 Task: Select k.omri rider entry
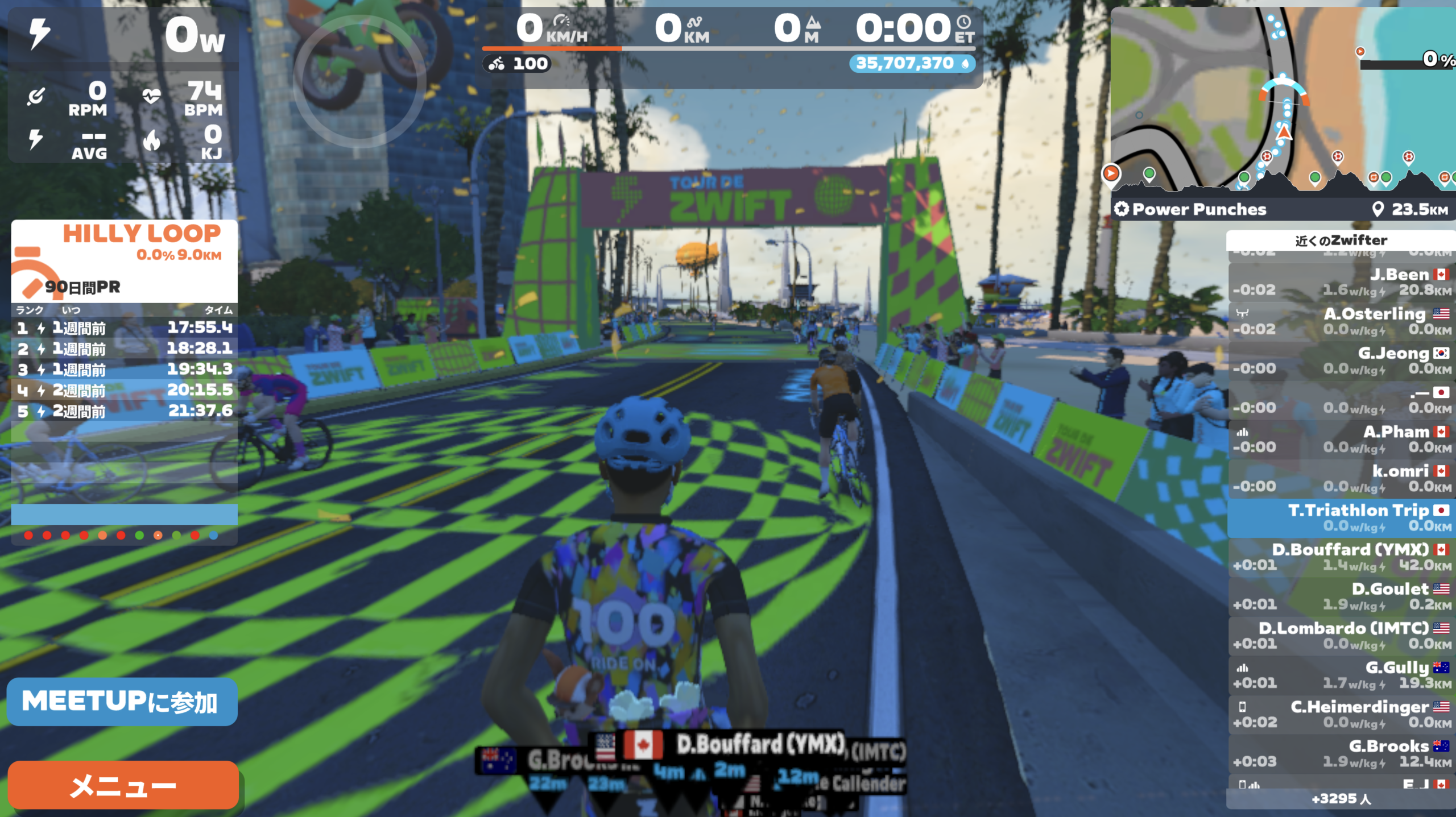(x=1341, y=479)
